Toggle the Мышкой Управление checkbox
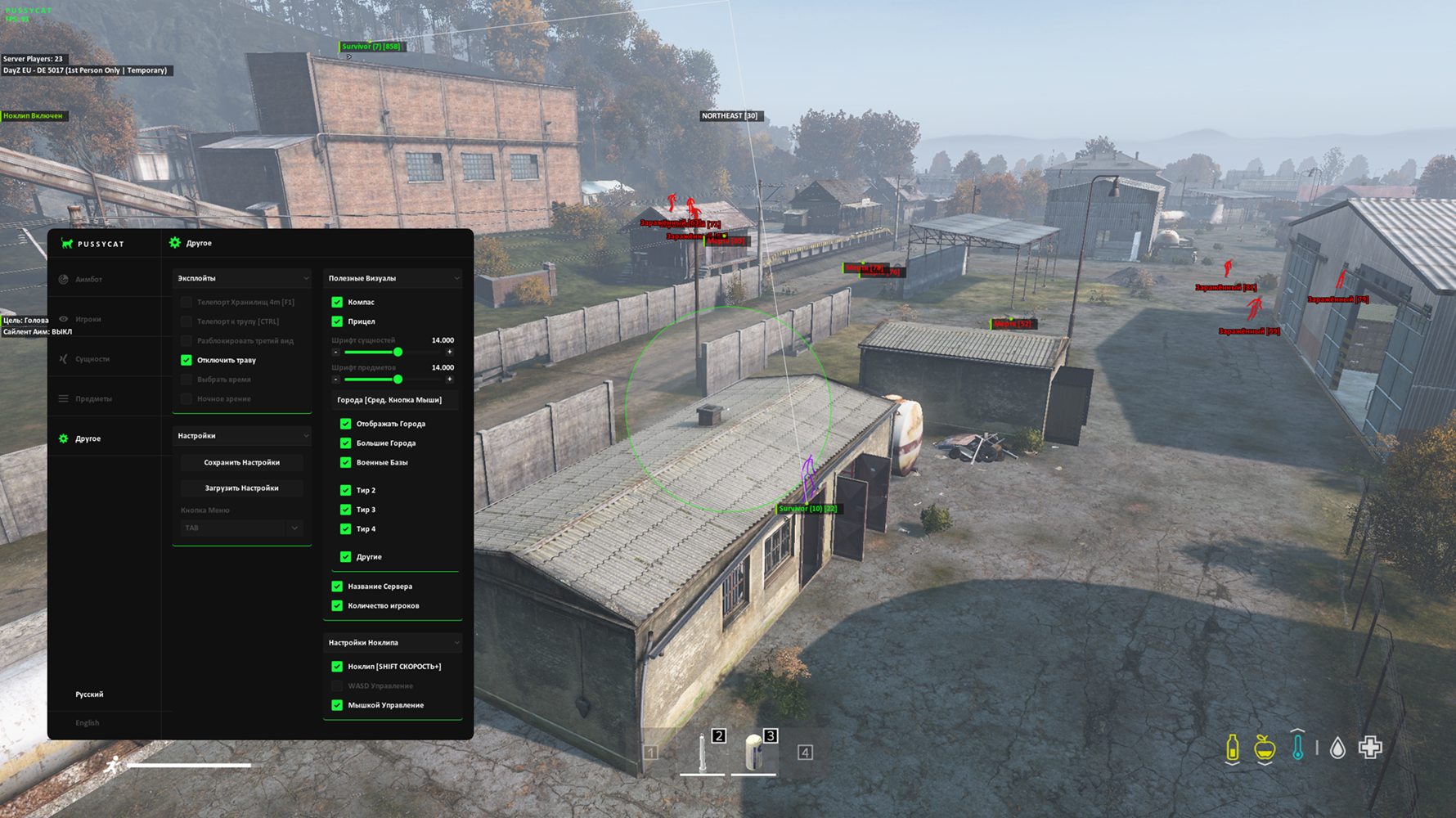The image size is (1456, 818). tap(337, 705)
